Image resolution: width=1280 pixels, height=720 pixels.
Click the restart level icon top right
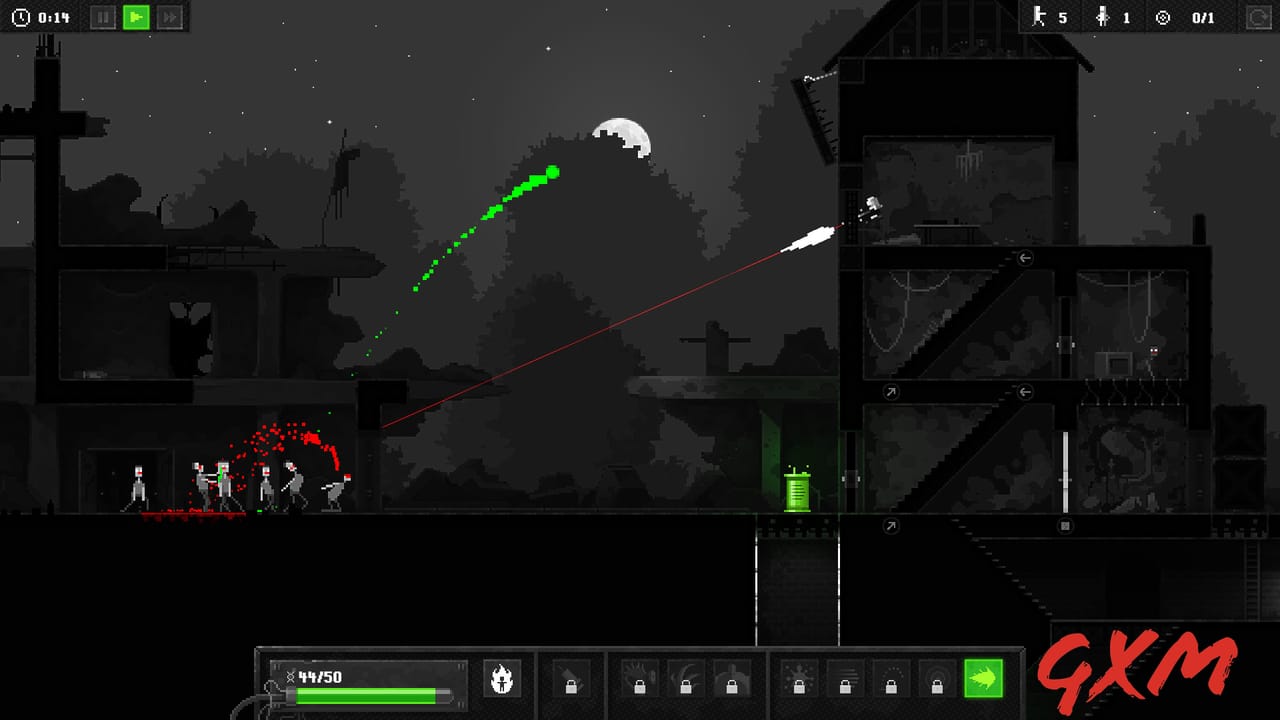tap(1258, 16)
